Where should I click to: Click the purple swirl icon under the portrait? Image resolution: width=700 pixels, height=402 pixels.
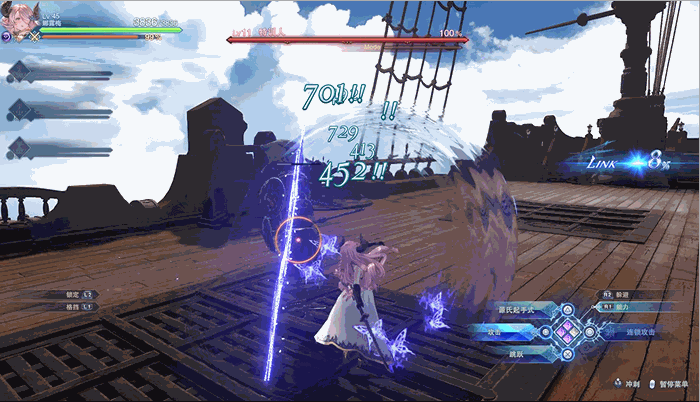tap(7, 37)
